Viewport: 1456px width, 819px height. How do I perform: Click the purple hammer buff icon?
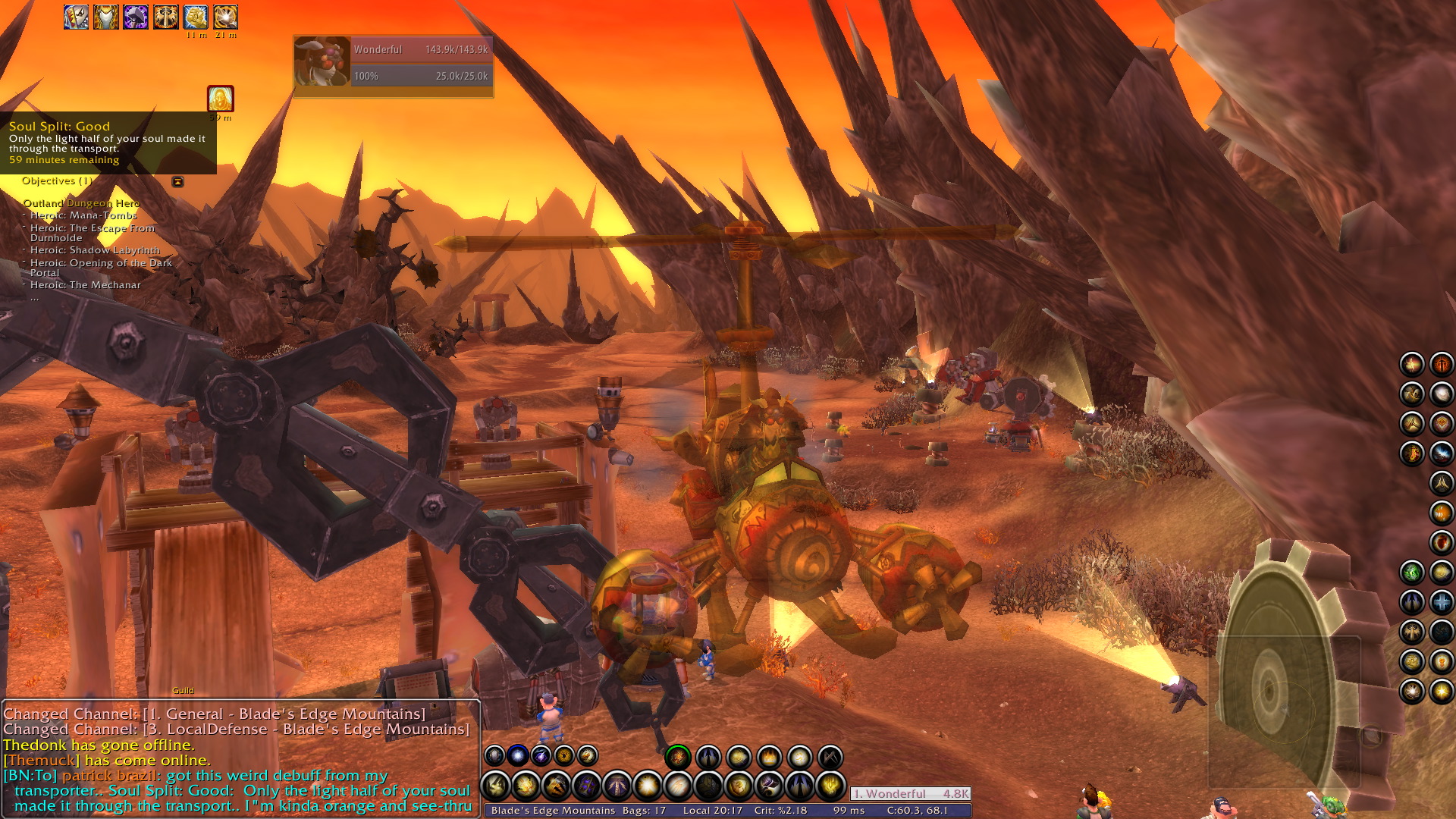136,17
